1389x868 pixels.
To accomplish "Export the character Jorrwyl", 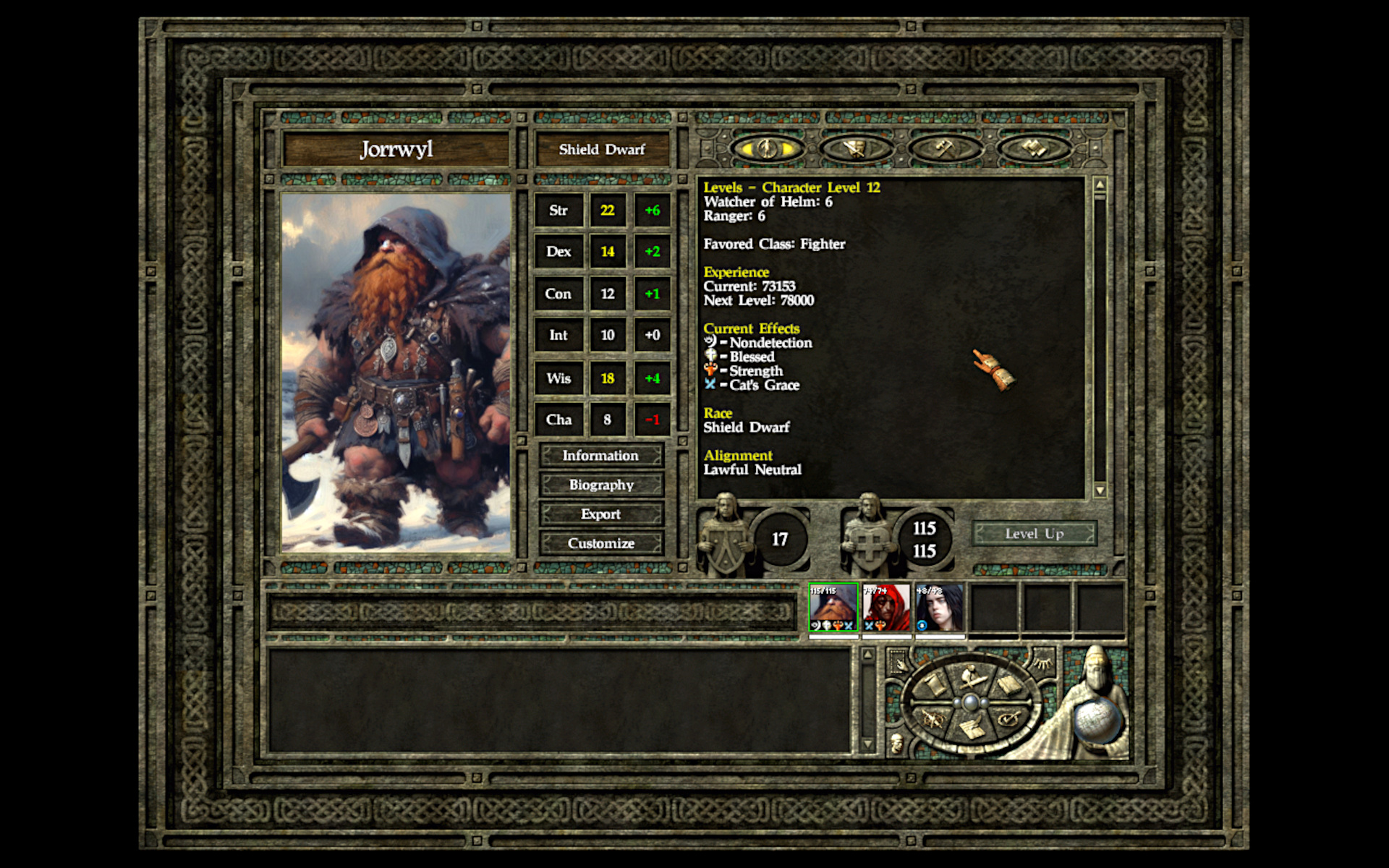I will (600, 514).
